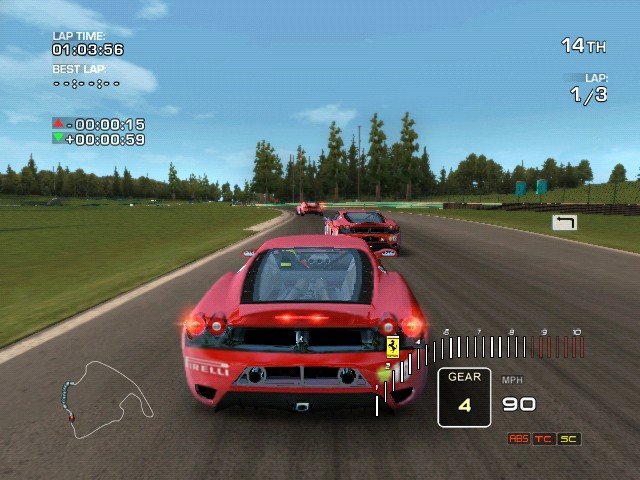This screenshot has height=480, width=640.
Task: Click the yellow Ferrari badge icon
Action: coord(393,348)
